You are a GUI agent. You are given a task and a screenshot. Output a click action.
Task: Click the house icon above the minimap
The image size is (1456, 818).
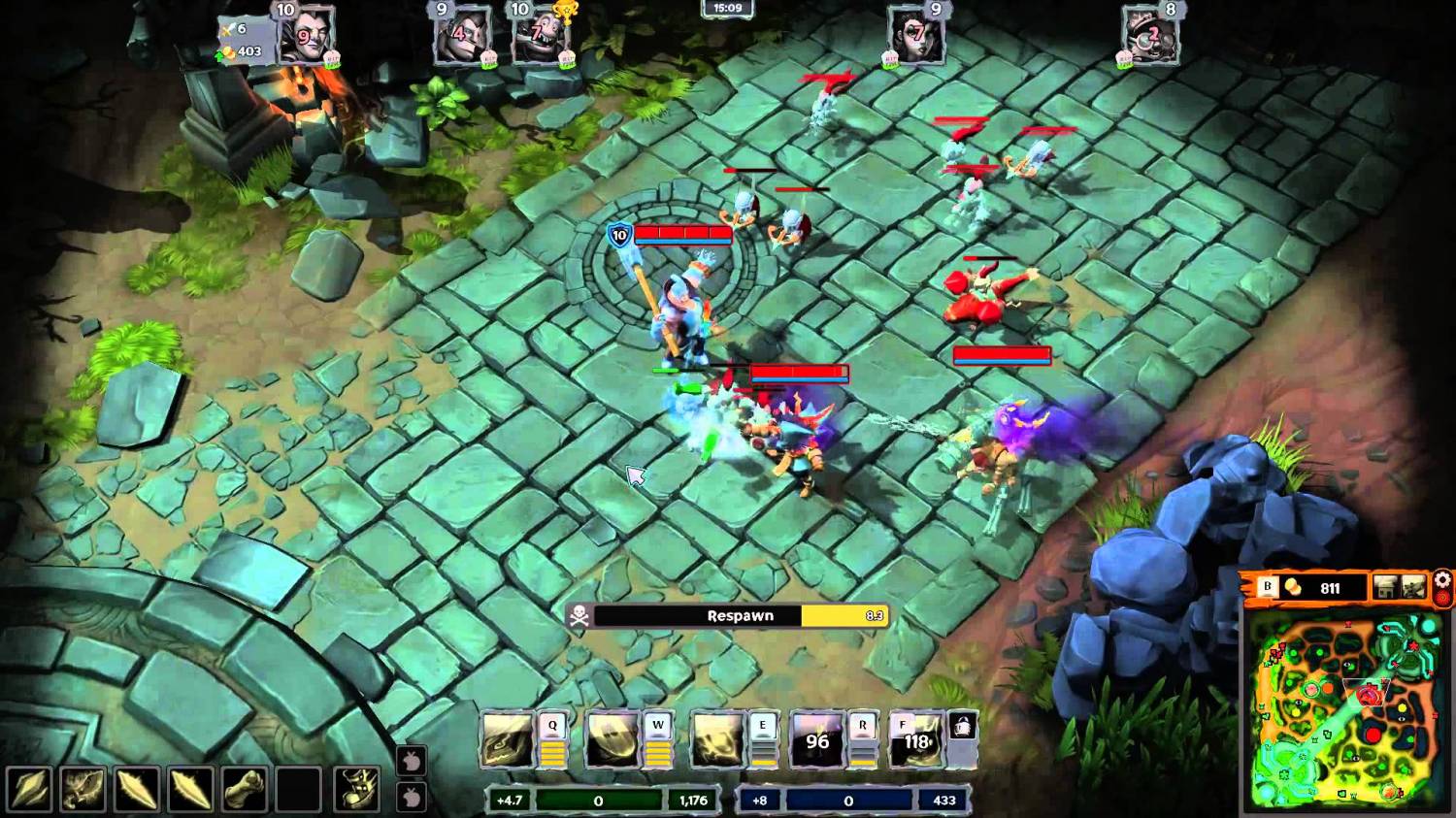tap(1385, 587)
